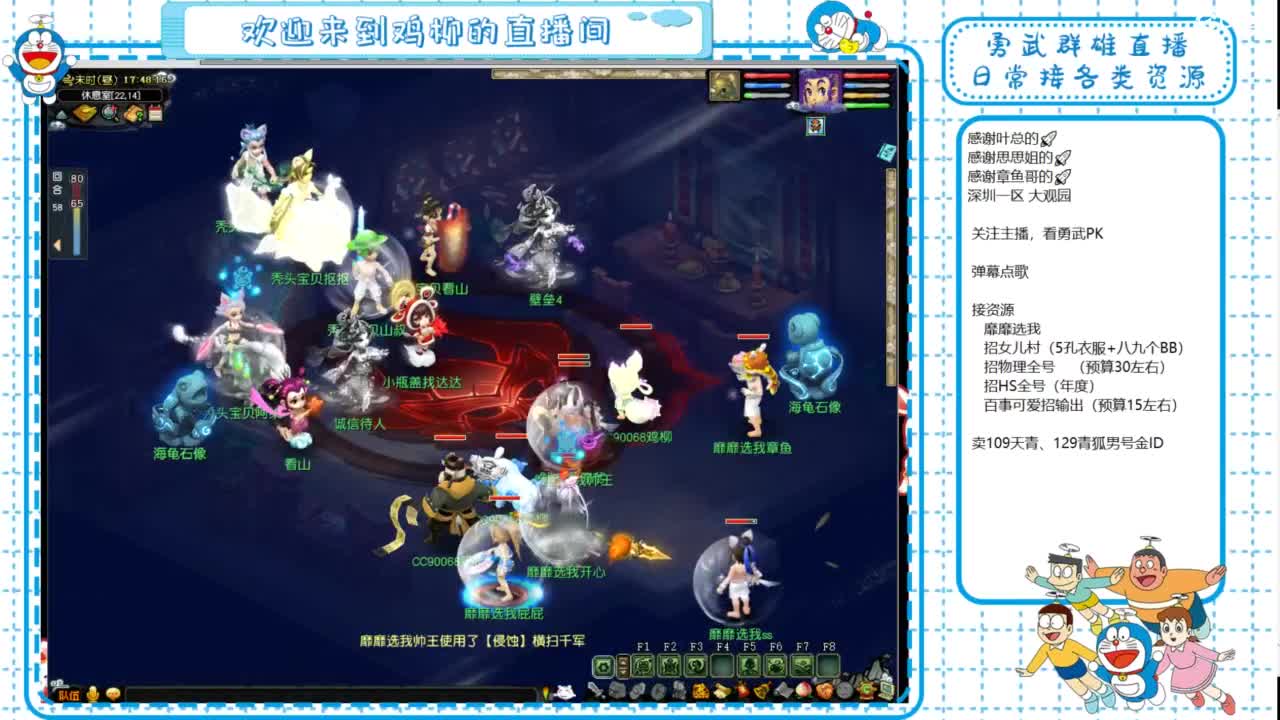Viewport: 1280px width, 720px height.
Task: Select the F2 hotbar skill icon
Action: (670, 665)
